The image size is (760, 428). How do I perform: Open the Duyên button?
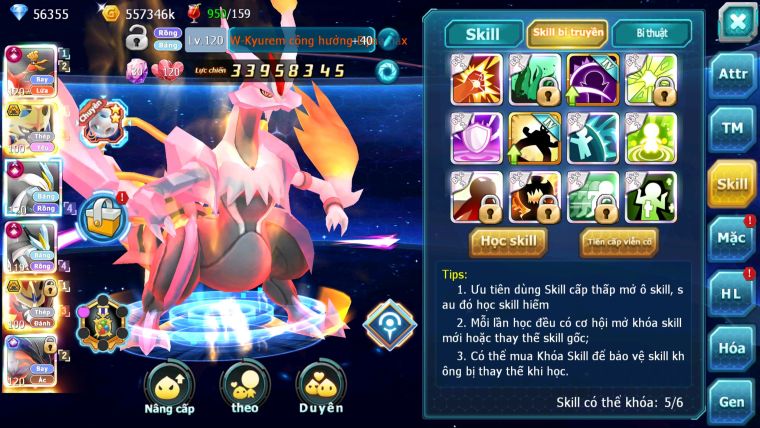click(320, 388)
